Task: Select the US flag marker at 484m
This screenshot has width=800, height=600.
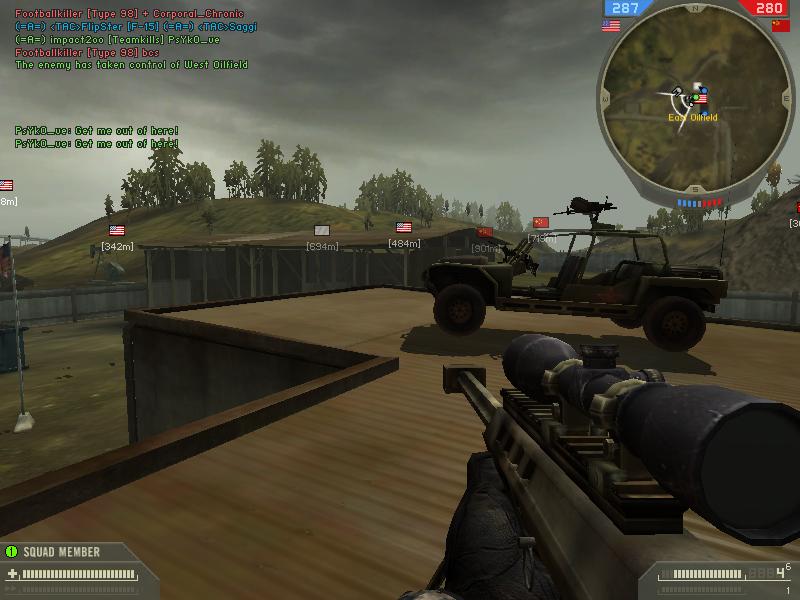Action: pos(404,228)
